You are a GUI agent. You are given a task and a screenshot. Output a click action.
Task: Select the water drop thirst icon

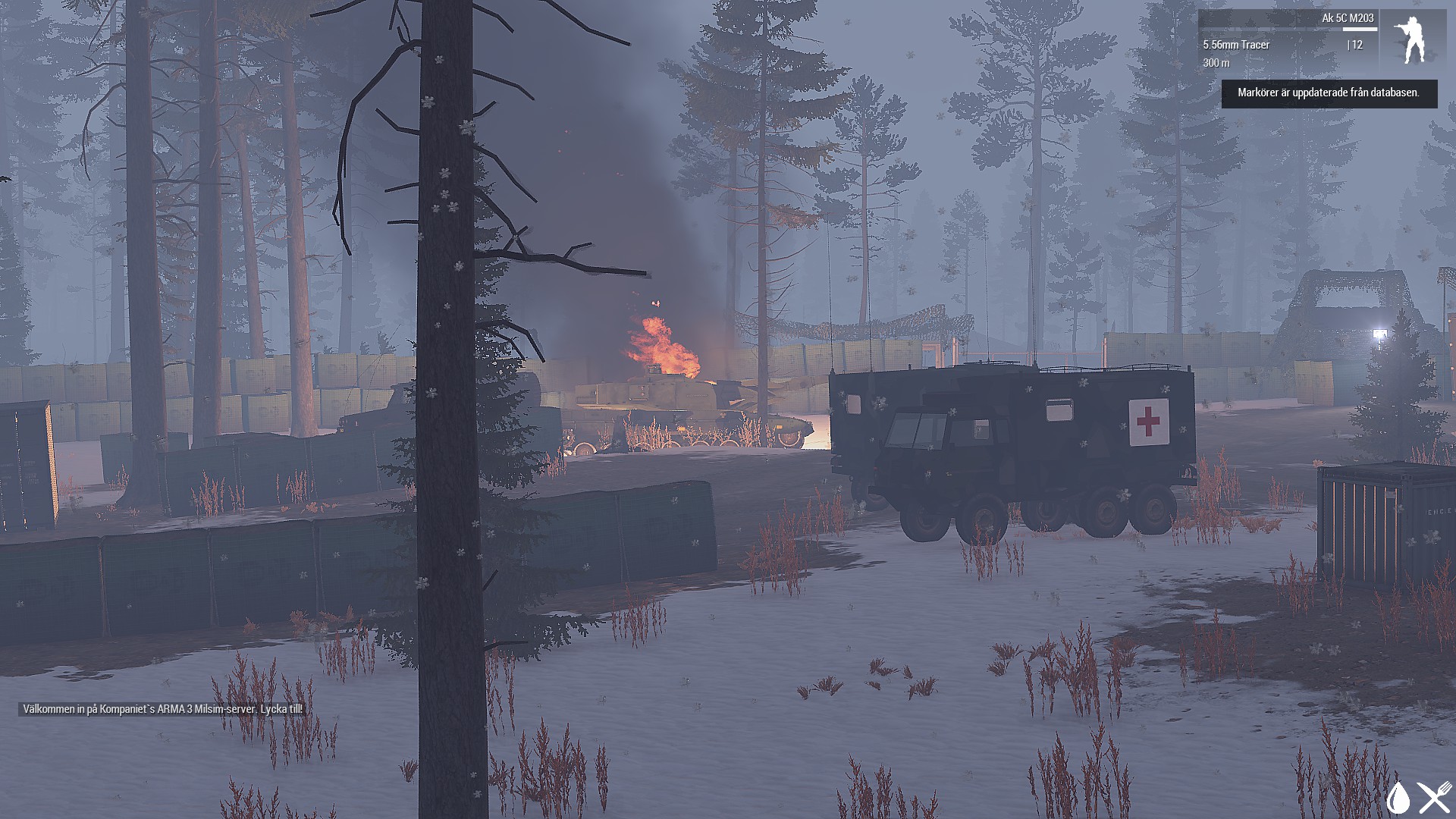point(1398,797)
